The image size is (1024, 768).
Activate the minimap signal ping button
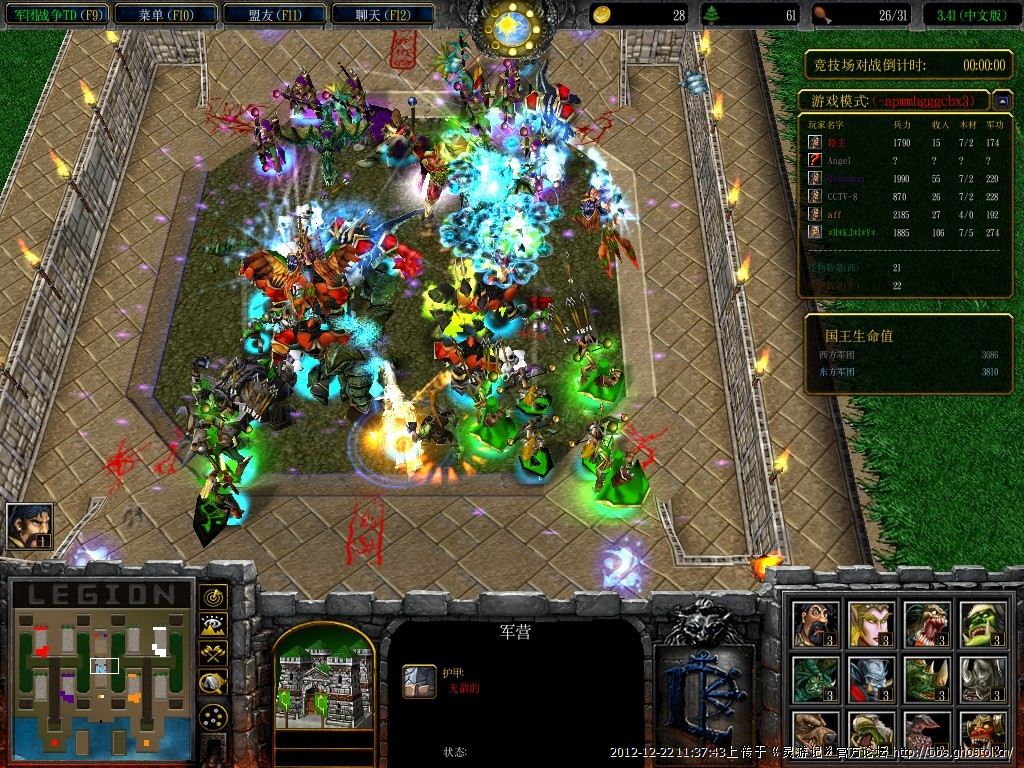tap(213, 597)
